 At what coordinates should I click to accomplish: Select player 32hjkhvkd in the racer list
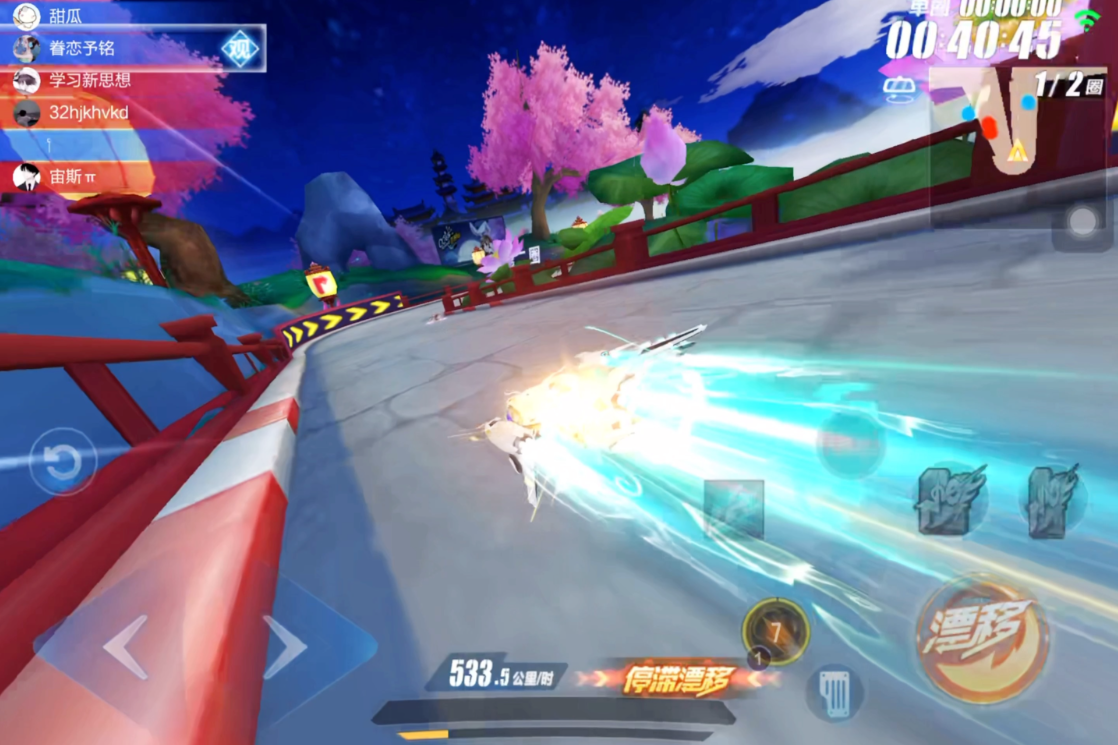click(88, 113)
